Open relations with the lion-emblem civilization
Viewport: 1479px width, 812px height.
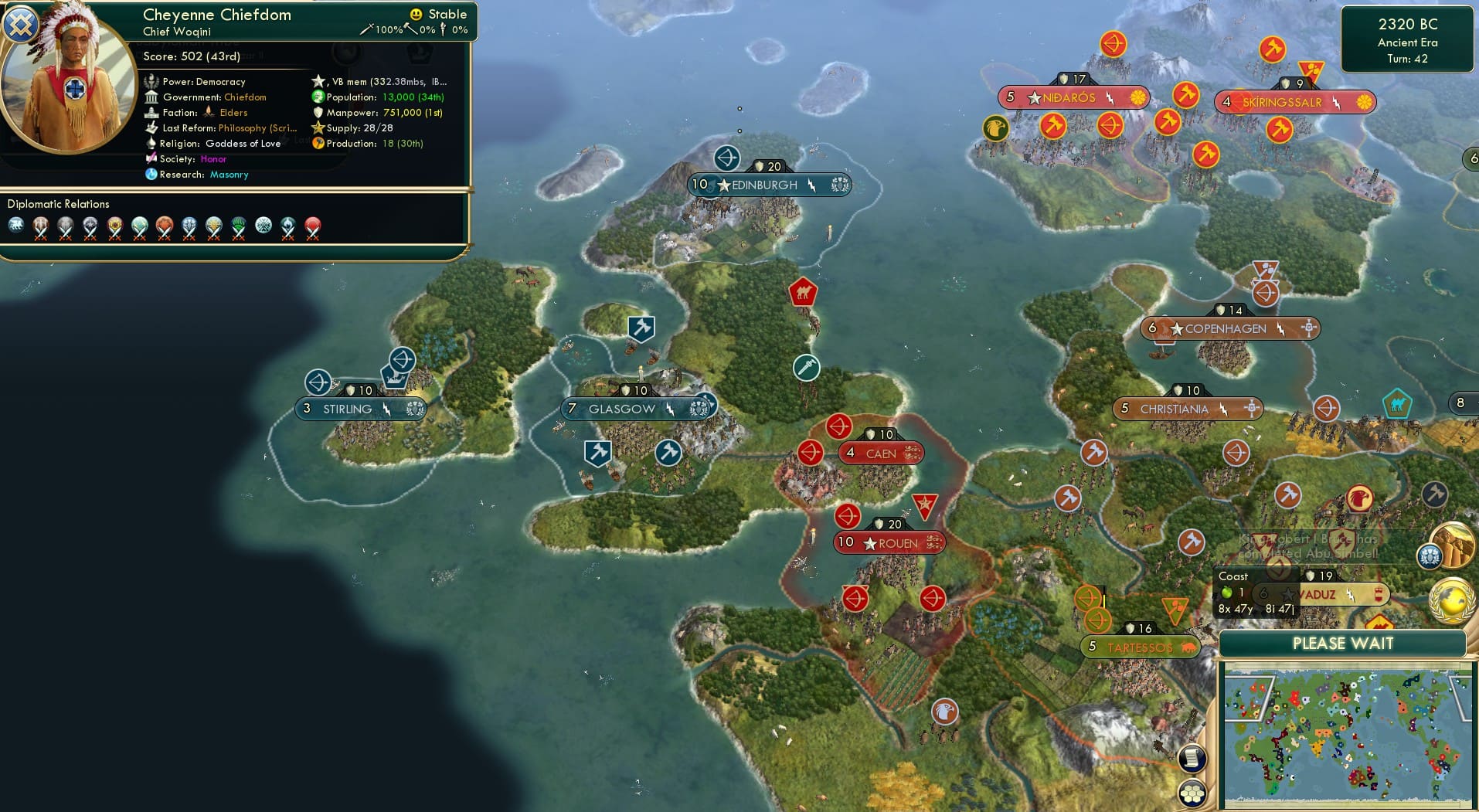(x=18, y=226)
